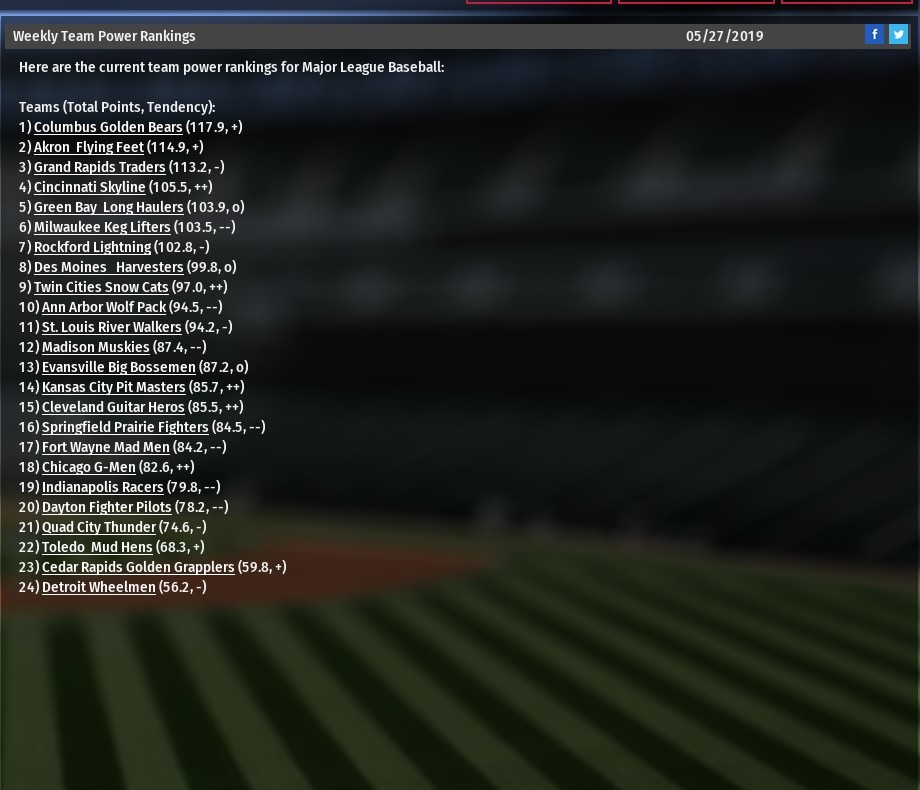Select Cedar Rapids Golden Grapplers link
This screenshot has width=920, height=790.
(138, 567)
